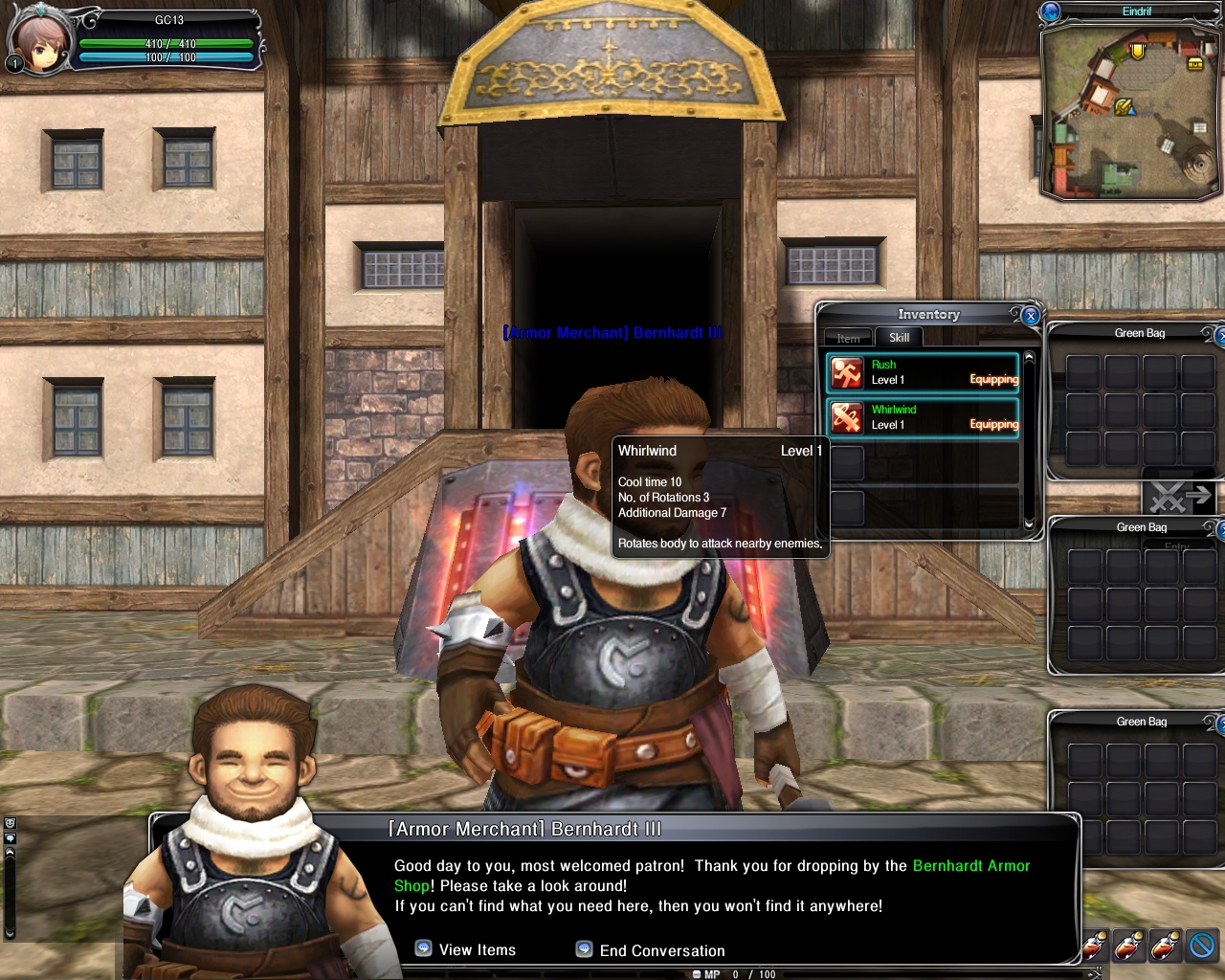Toggle the chat speech bubble button

coord(10,837)
